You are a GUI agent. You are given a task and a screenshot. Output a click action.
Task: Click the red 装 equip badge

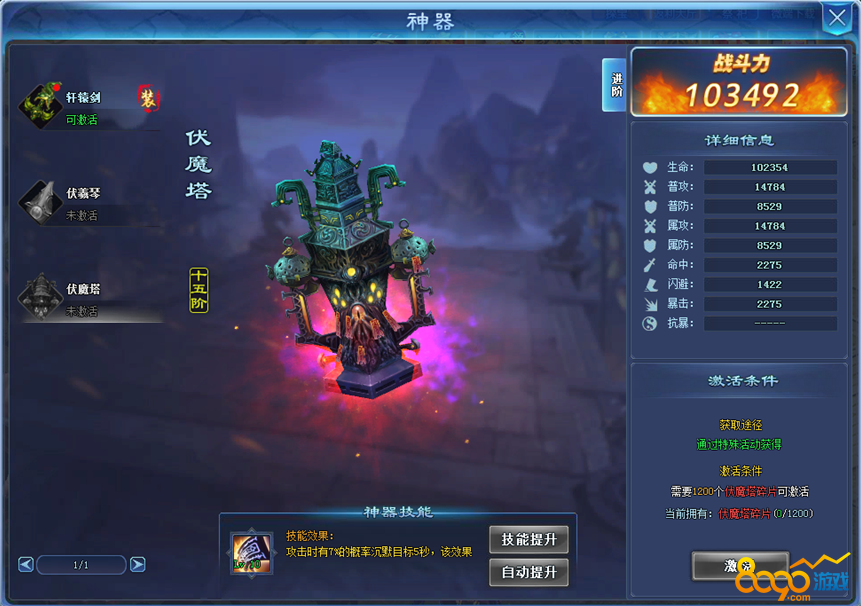click(x=148, y=97)
